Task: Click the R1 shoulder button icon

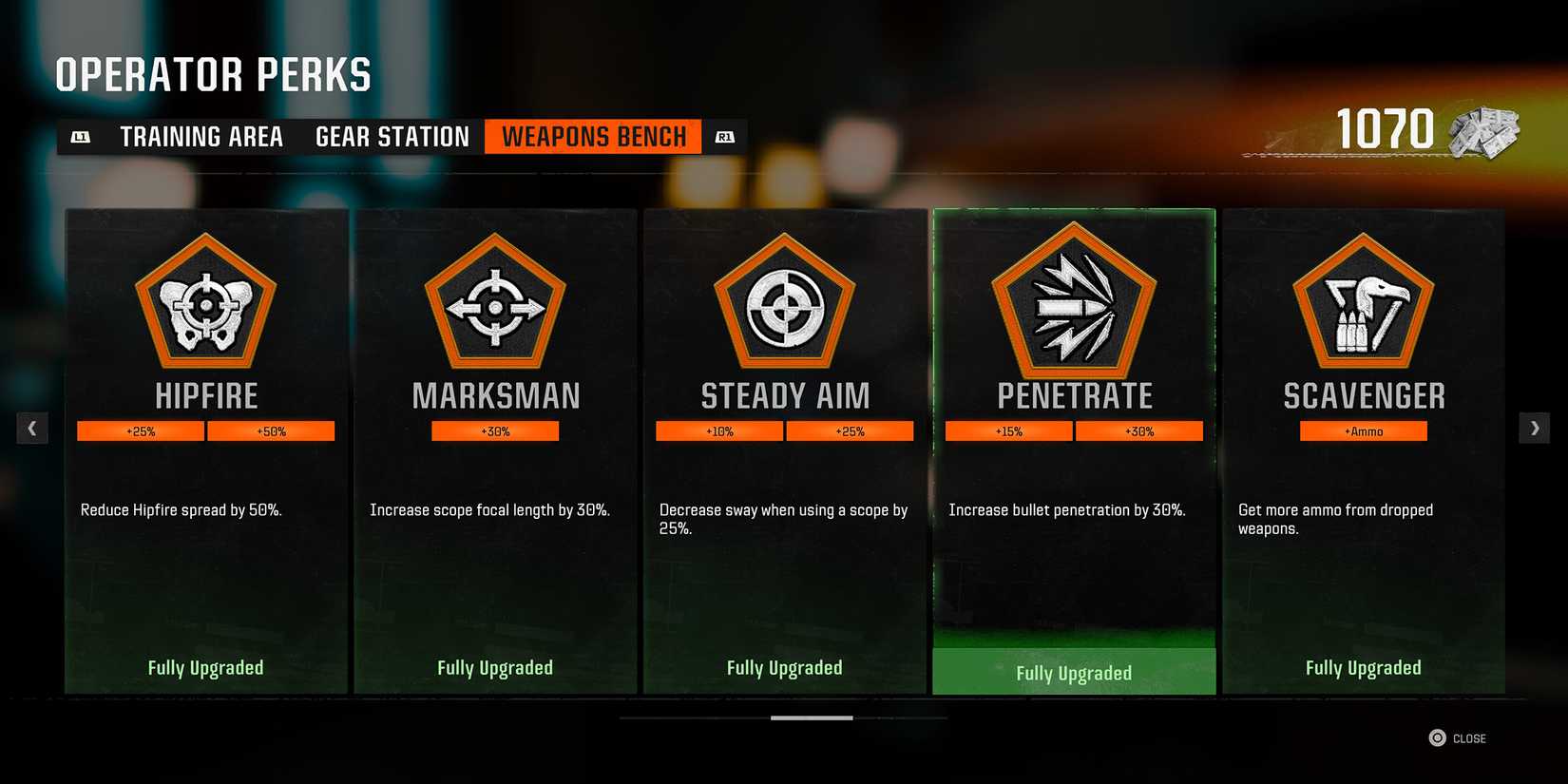Action: pos(724,136)
